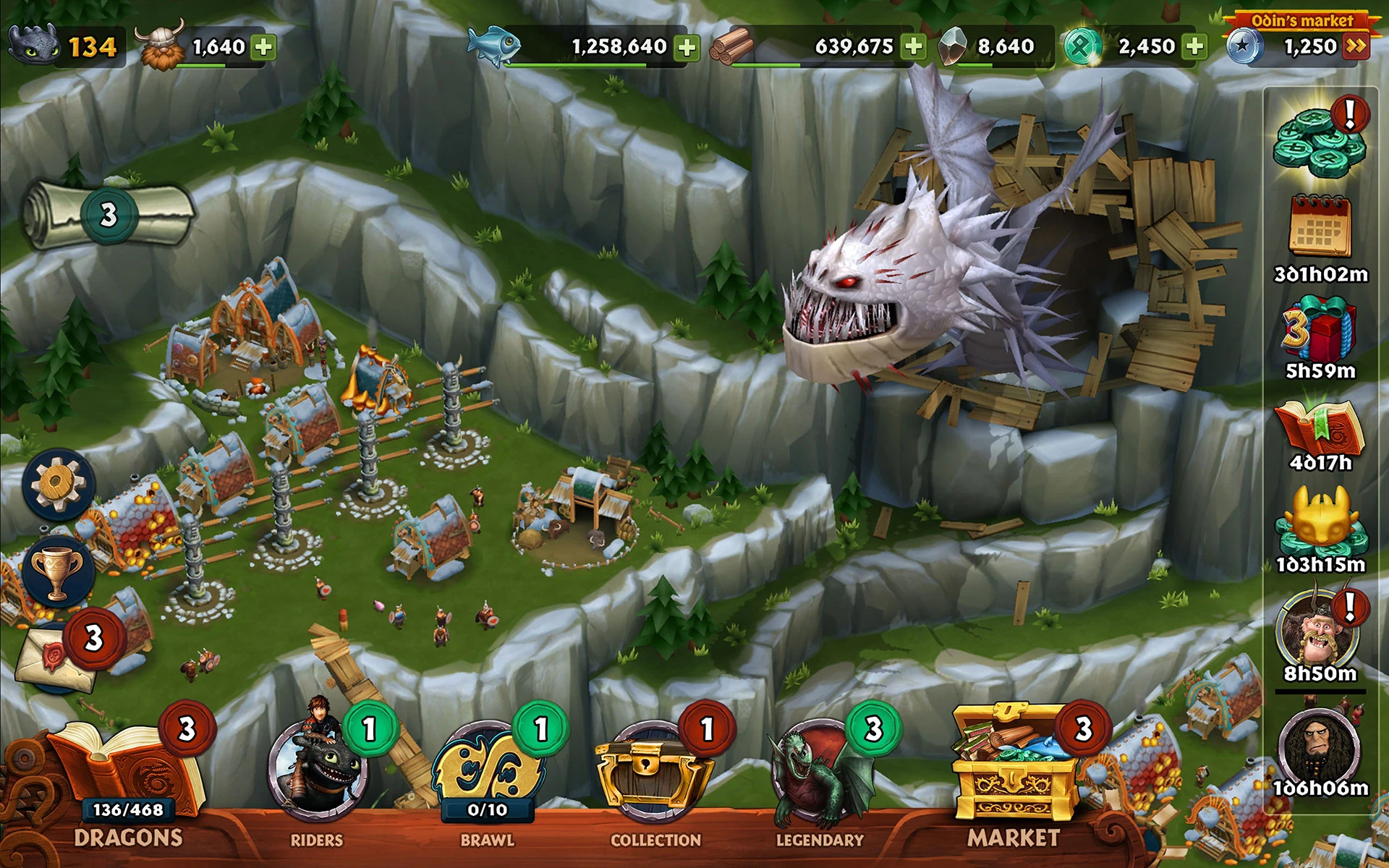Image resolution: width=1389 pixels, height=868 pixels.
Task: Open the gift box offer icon
Action: coord(1320,329)
